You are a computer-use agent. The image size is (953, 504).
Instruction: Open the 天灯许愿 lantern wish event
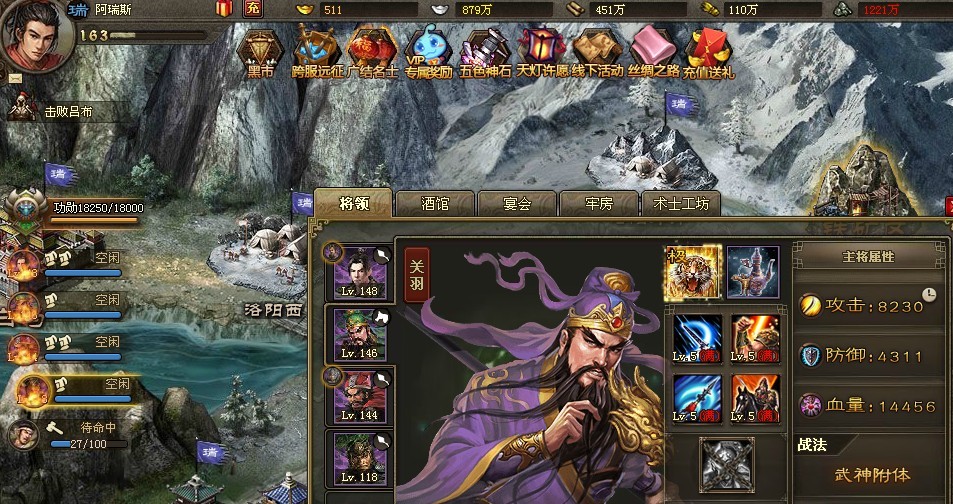coord(541,48)
